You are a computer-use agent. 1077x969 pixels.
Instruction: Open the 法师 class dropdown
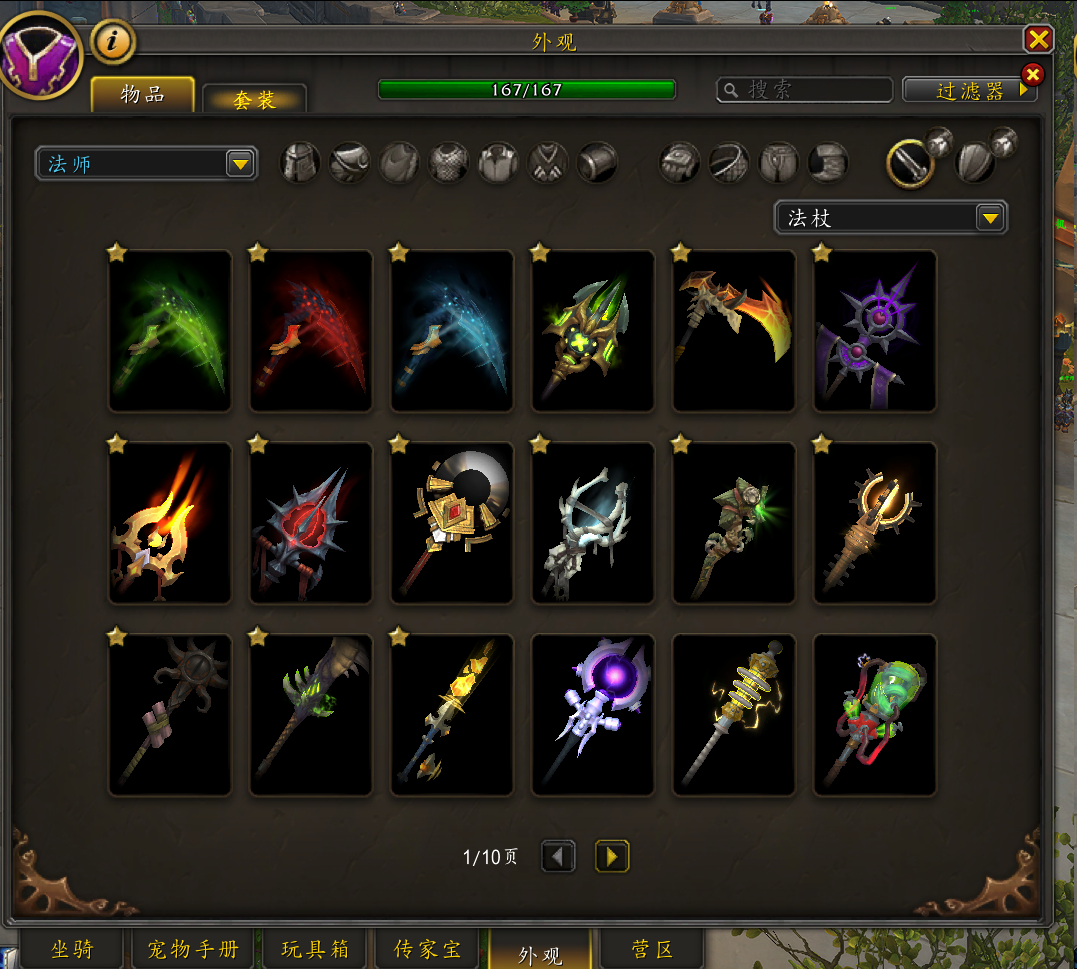146,164
